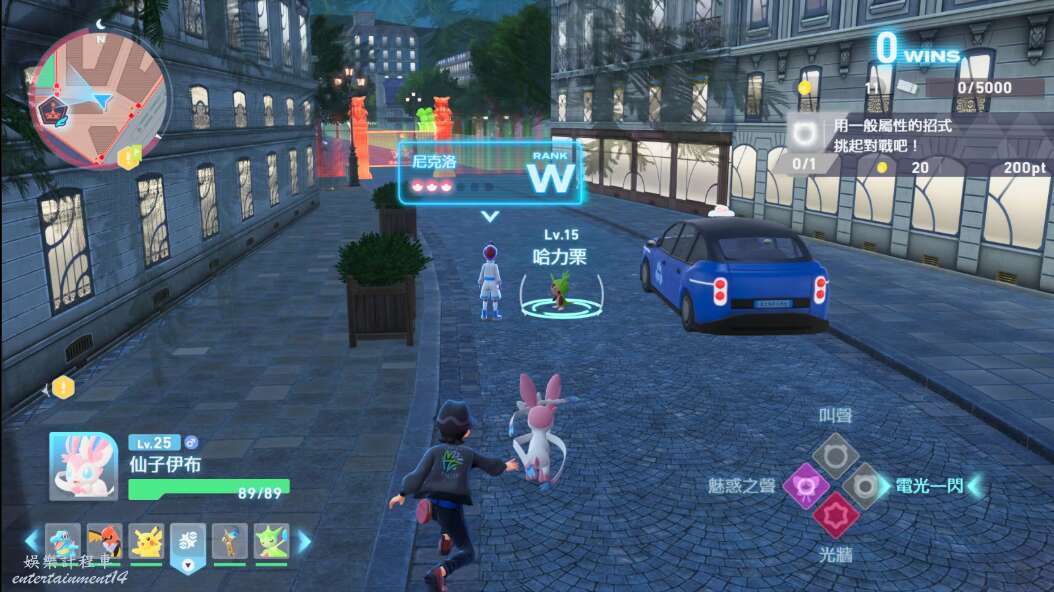Select the highlighted Sylveon party slot

[x=188, y=542]
